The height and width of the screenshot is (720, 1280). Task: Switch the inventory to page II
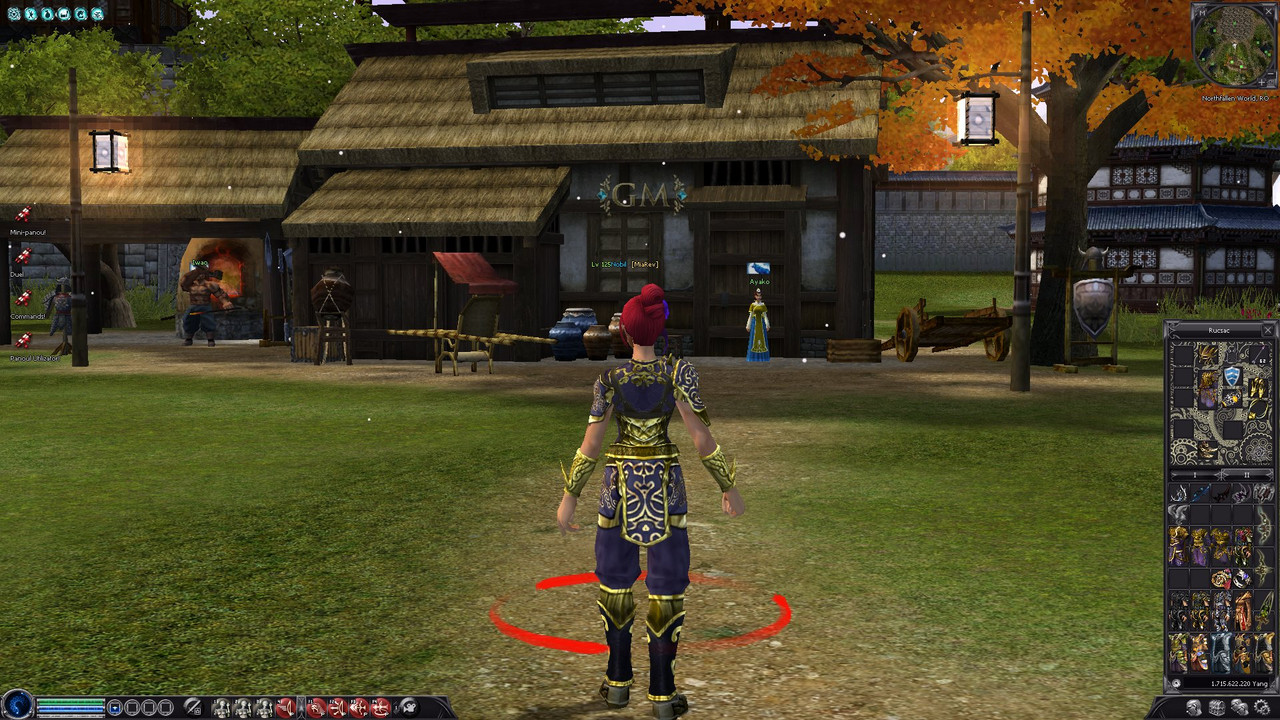click(1246, 474)
